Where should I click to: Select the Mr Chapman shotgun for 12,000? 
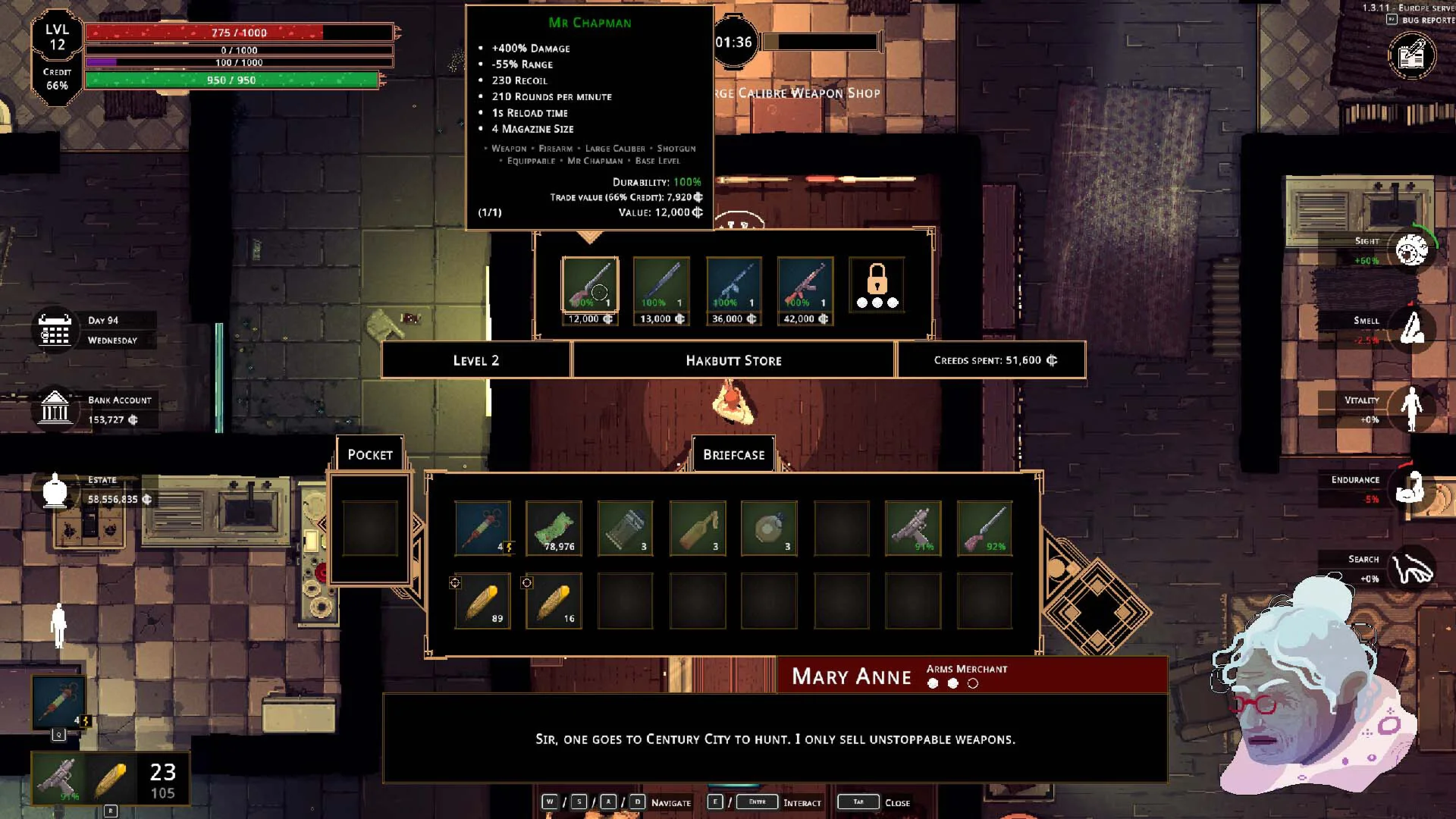click(590, 284)
